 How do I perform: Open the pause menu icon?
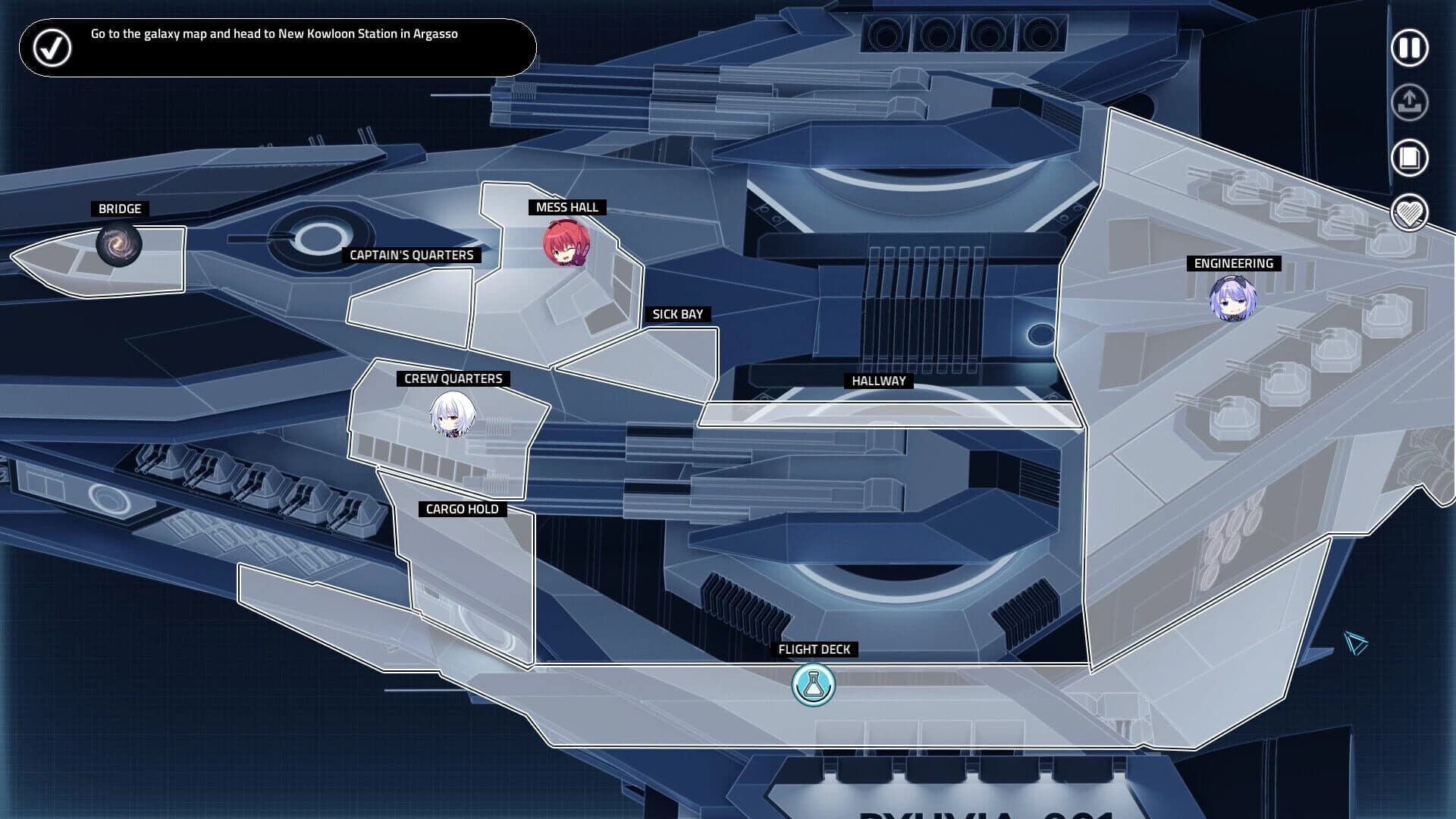(x=1408, y=47)
